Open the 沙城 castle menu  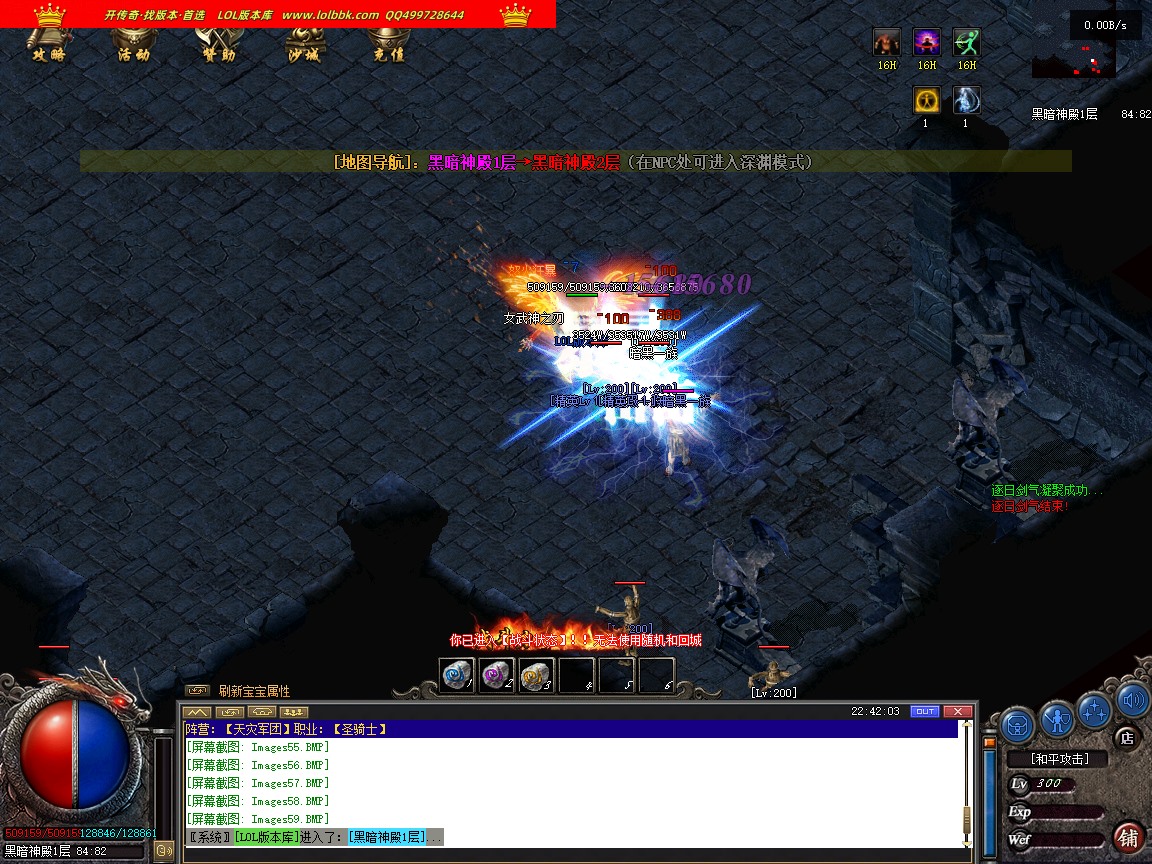click(x=303, y=45)
